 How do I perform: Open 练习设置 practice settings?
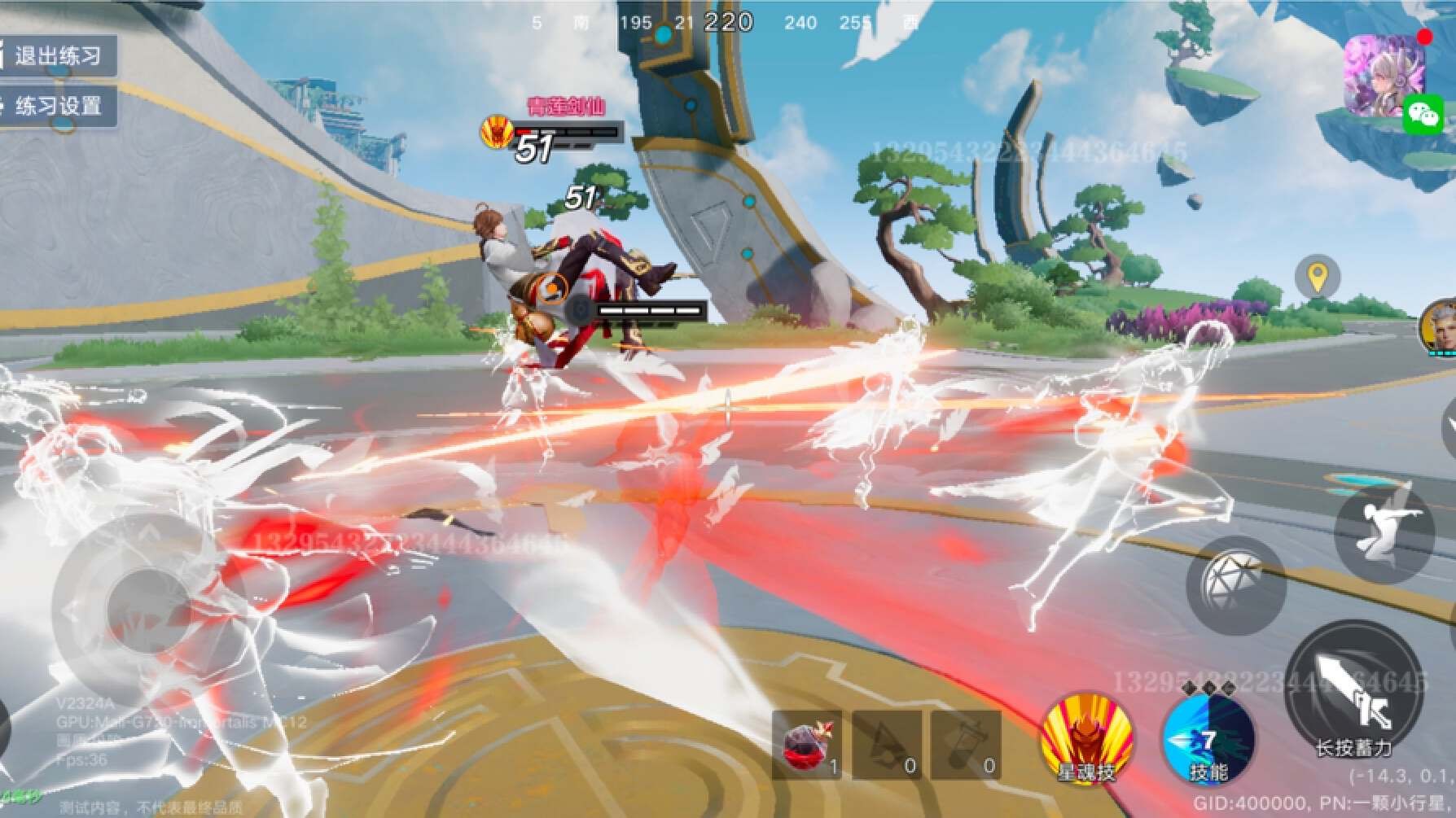tap(57, 106)
